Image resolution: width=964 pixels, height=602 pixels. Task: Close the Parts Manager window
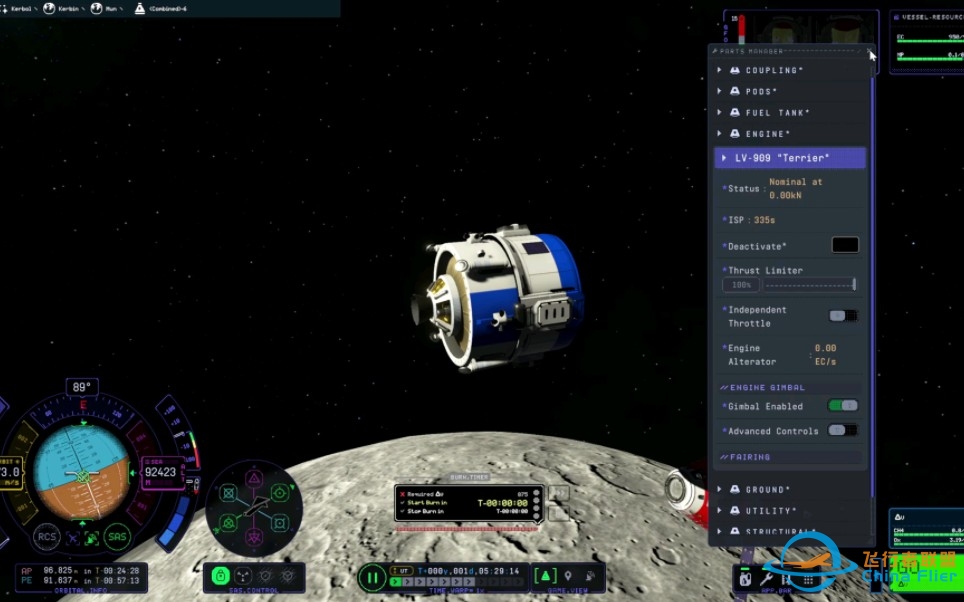pyautogui.click(x=871, y=50)
